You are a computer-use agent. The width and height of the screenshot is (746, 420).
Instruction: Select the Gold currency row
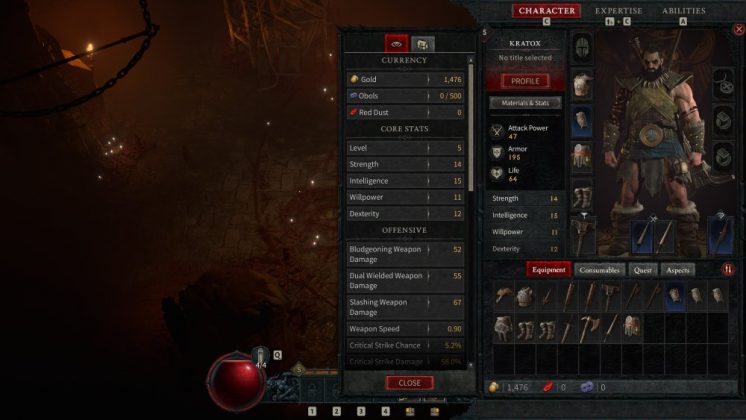(x=405, y=79)
